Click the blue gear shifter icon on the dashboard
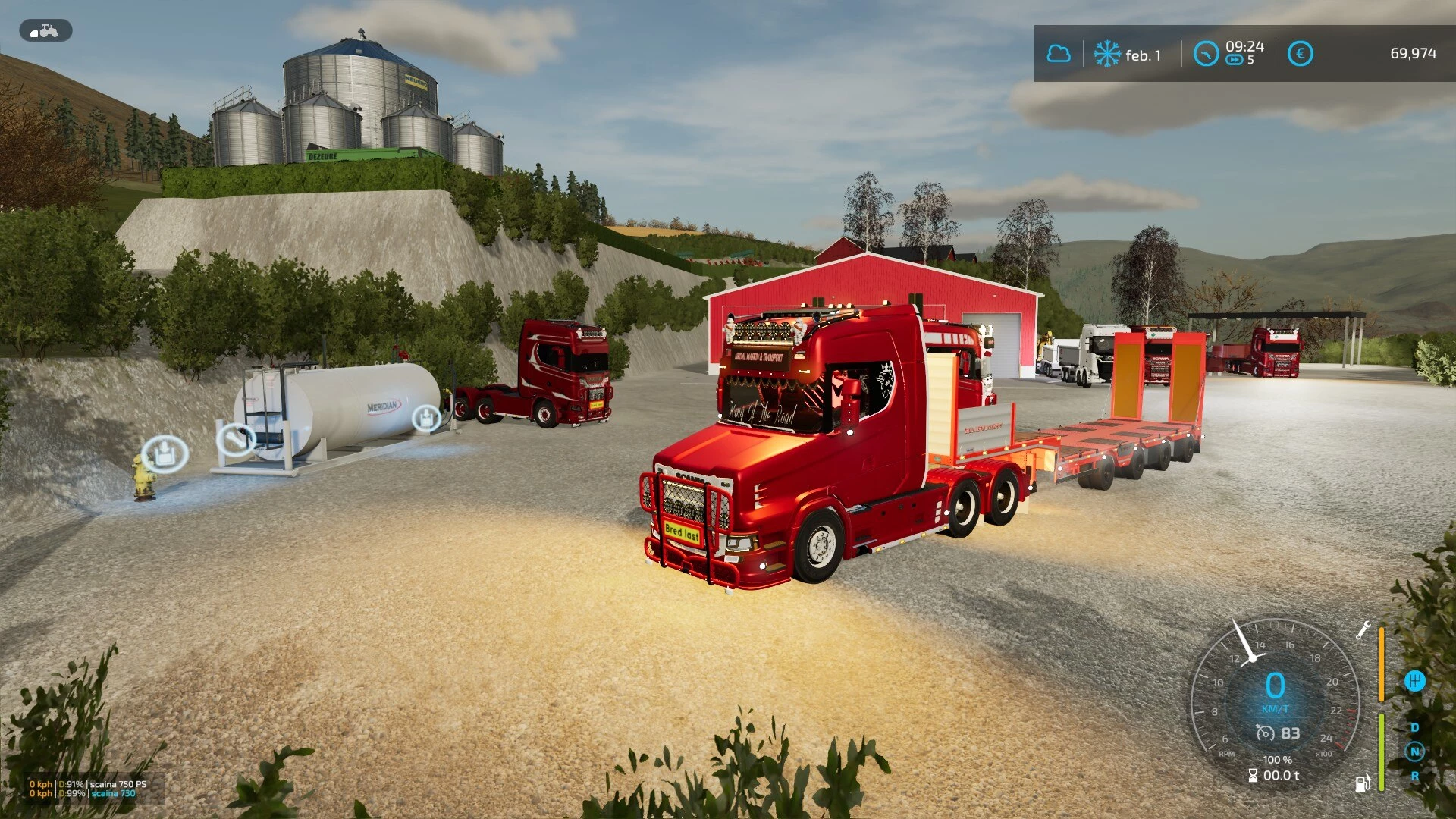 (1415, 681)
